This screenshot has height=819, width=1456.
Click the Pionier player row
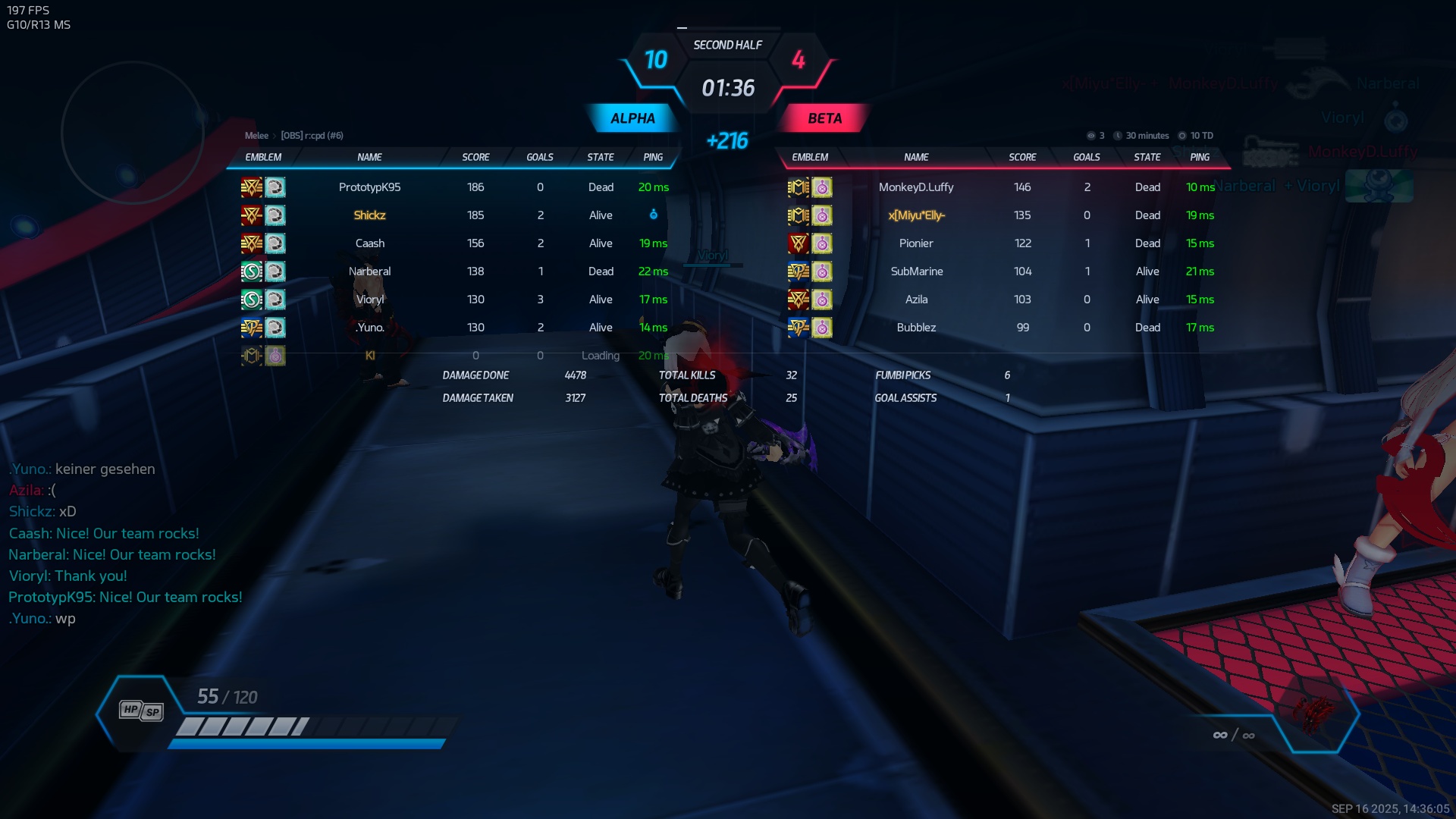[x=916, y=243]
